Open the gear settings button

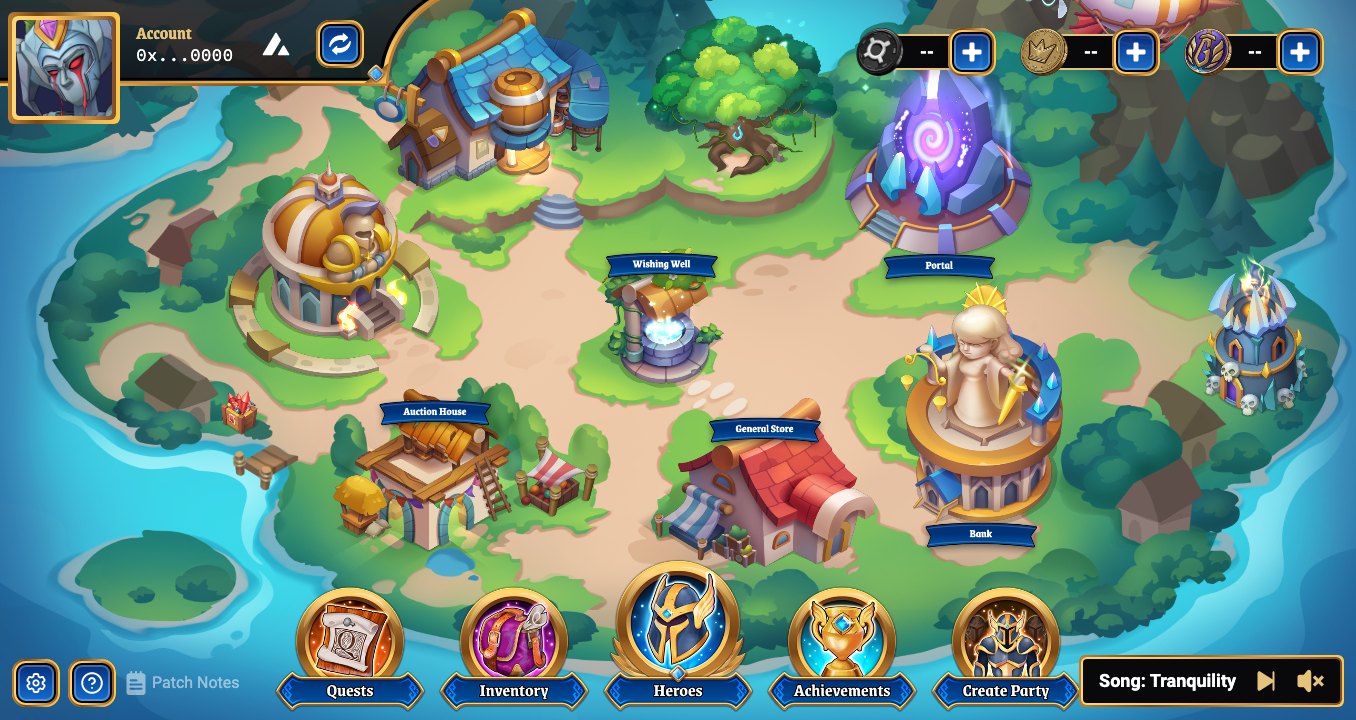coord(36,683)
